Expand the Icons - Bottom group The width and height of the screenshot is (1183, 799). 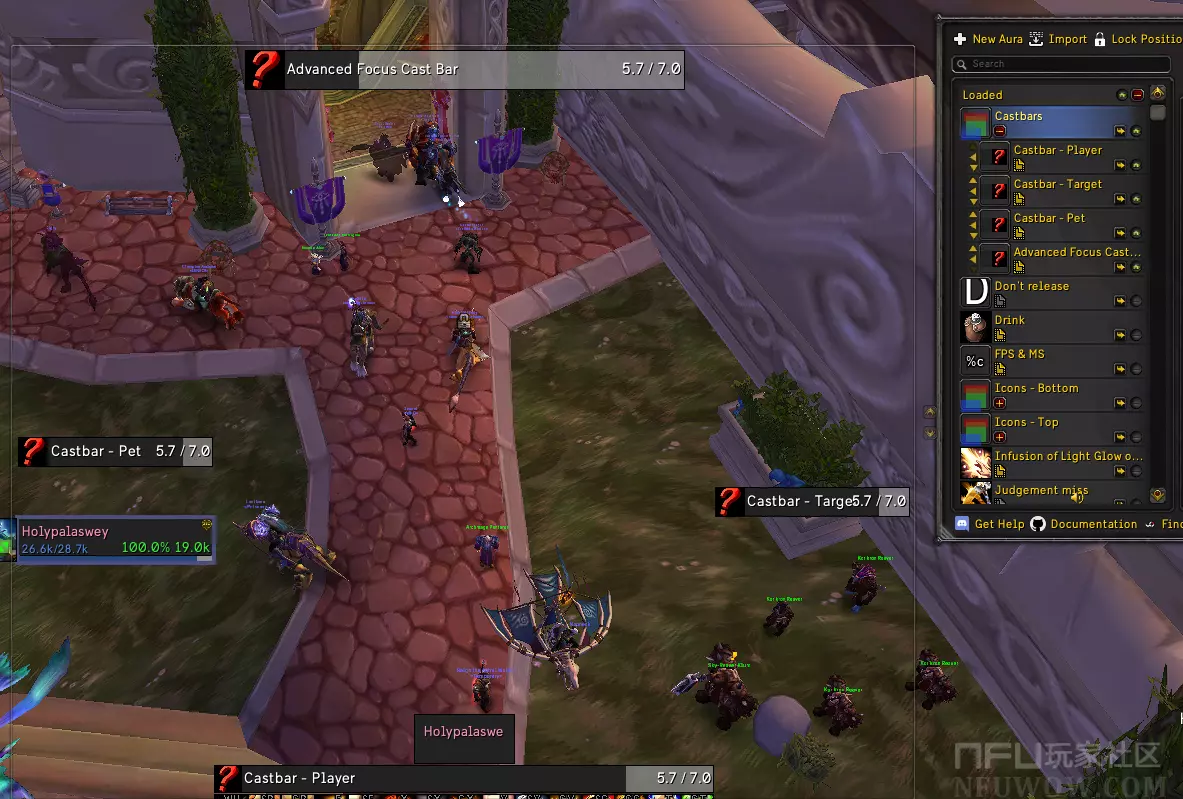1000,403
